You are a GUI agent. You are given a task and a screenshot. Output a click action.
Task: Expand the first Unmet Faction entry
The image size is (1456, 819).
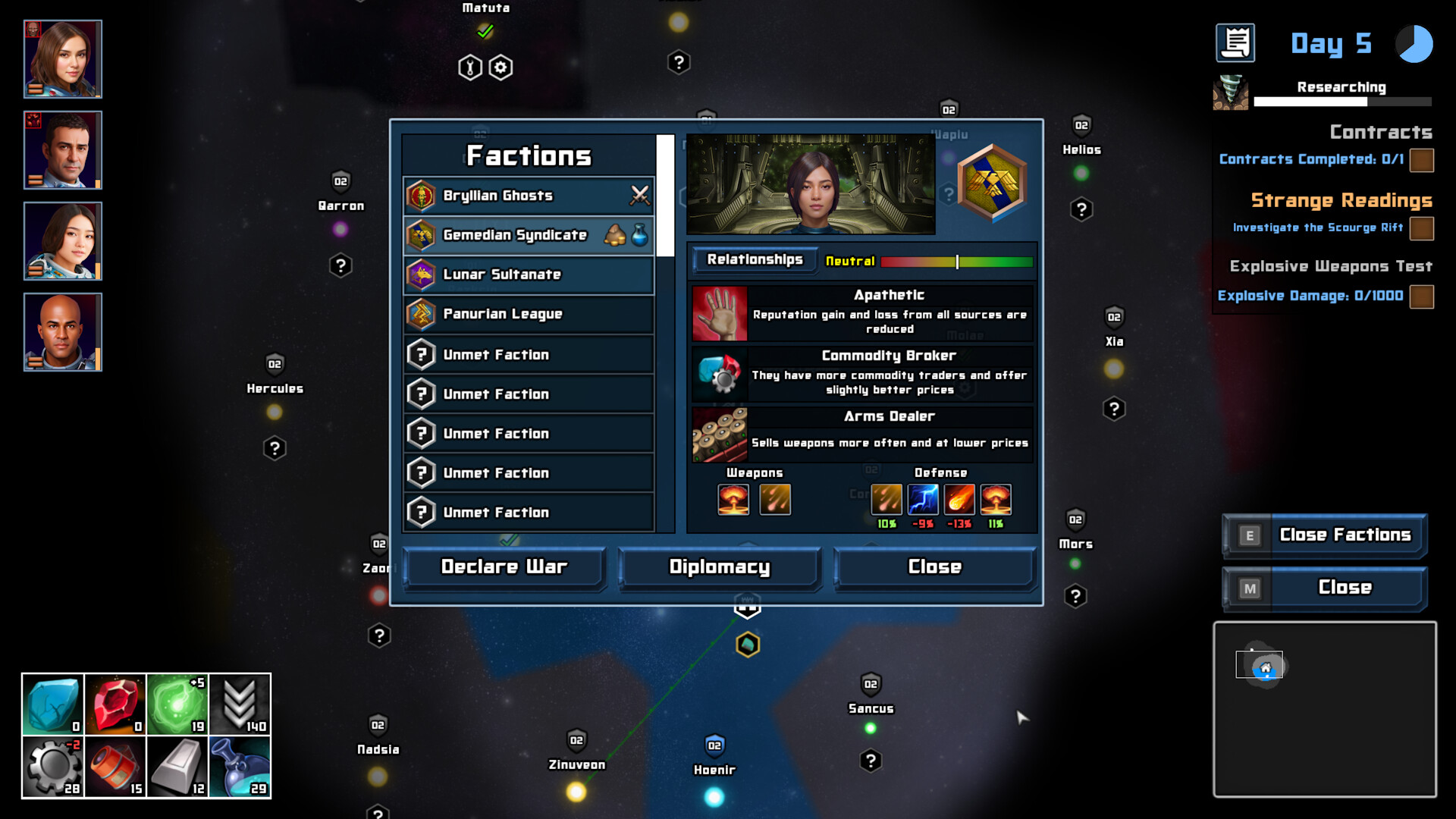click(x=528, y=354)
